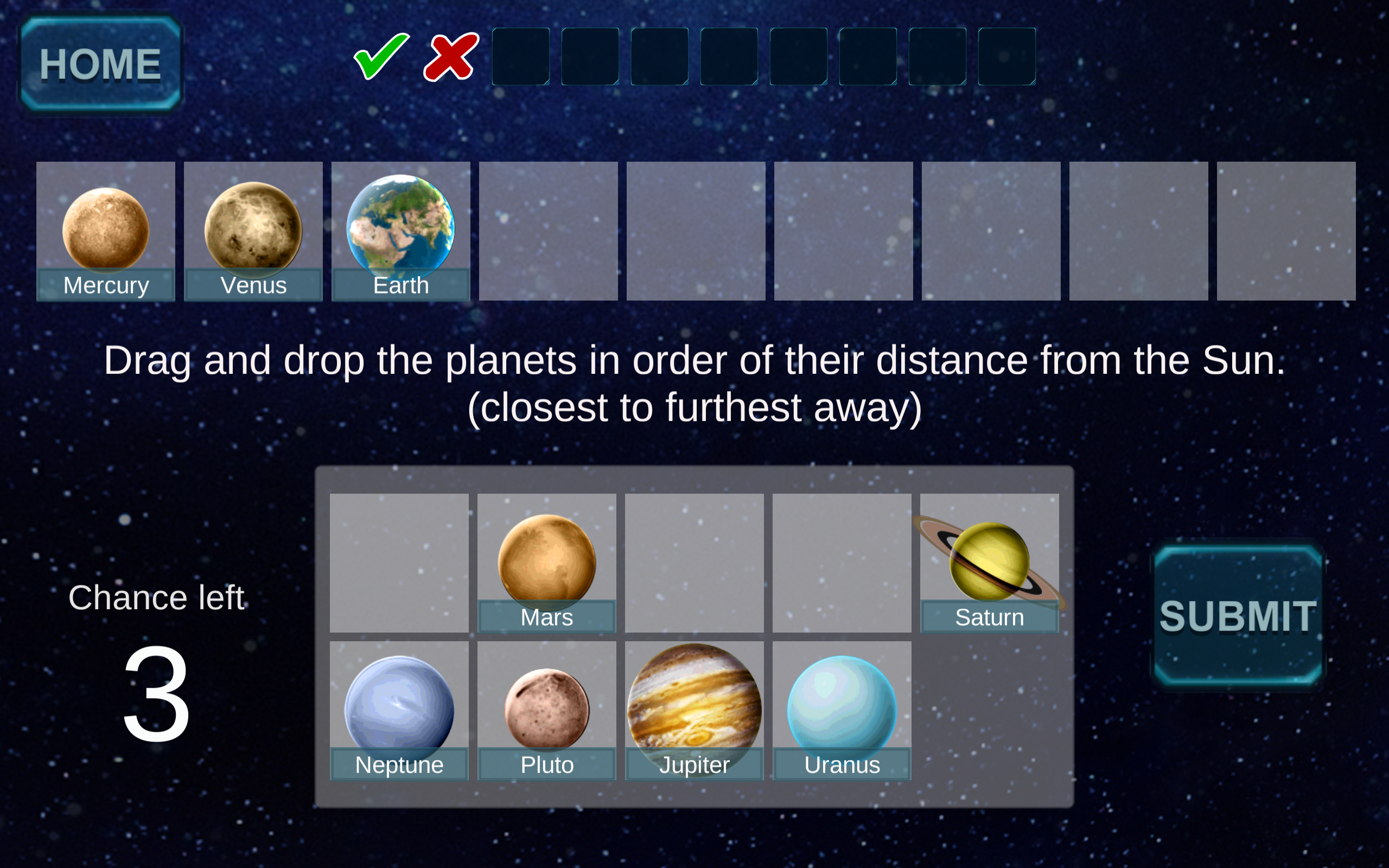Click the empty tray slot beside Mars
Screen dimensions: 1389x868
coord(398,563)
